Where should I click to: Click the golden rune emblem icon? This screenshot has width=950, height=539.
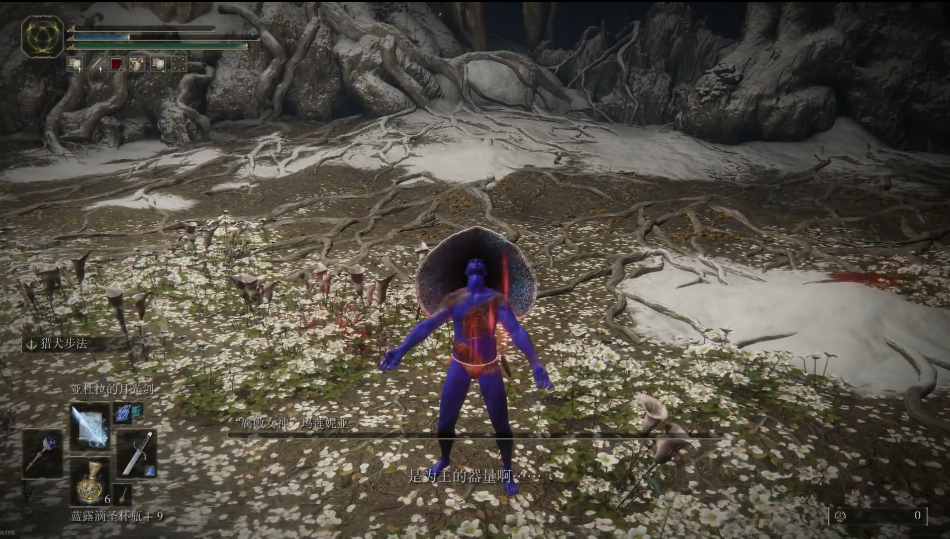42,36
